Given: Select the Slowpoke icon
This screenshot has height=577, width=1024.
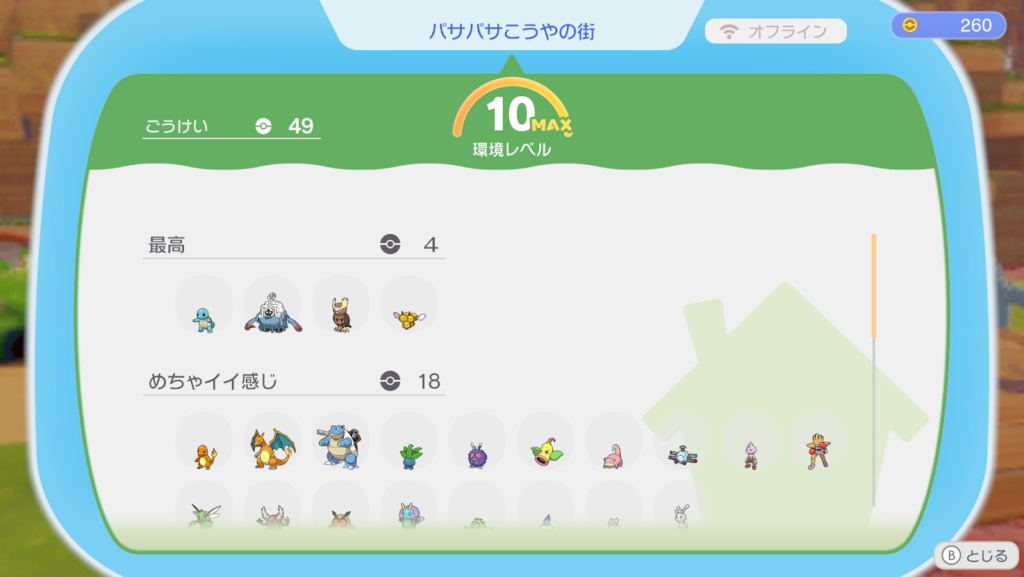Looking at the screenshot, I should [x=613, y=457].
